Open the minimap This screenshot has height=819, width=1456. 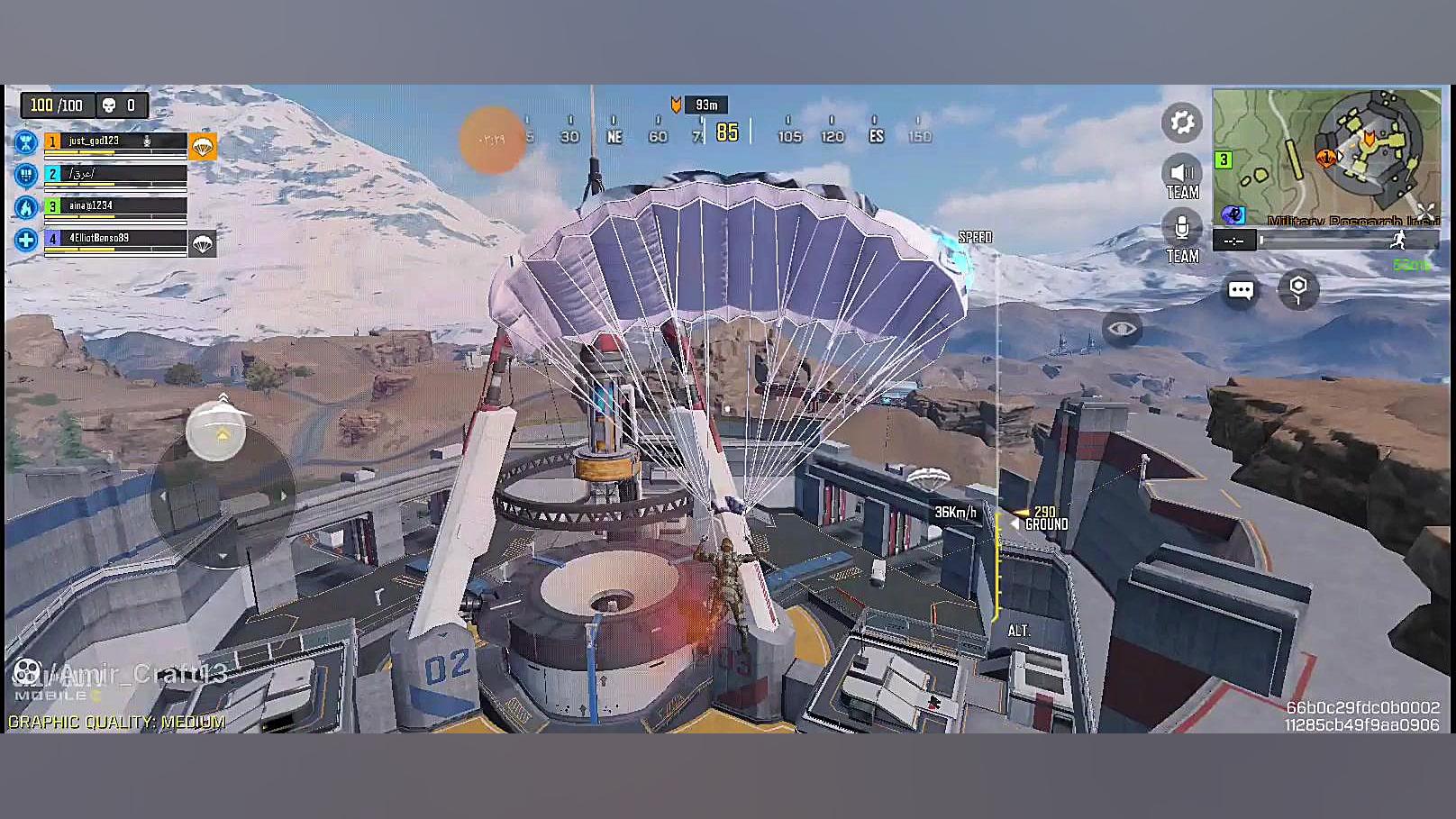coord(1325,156)
